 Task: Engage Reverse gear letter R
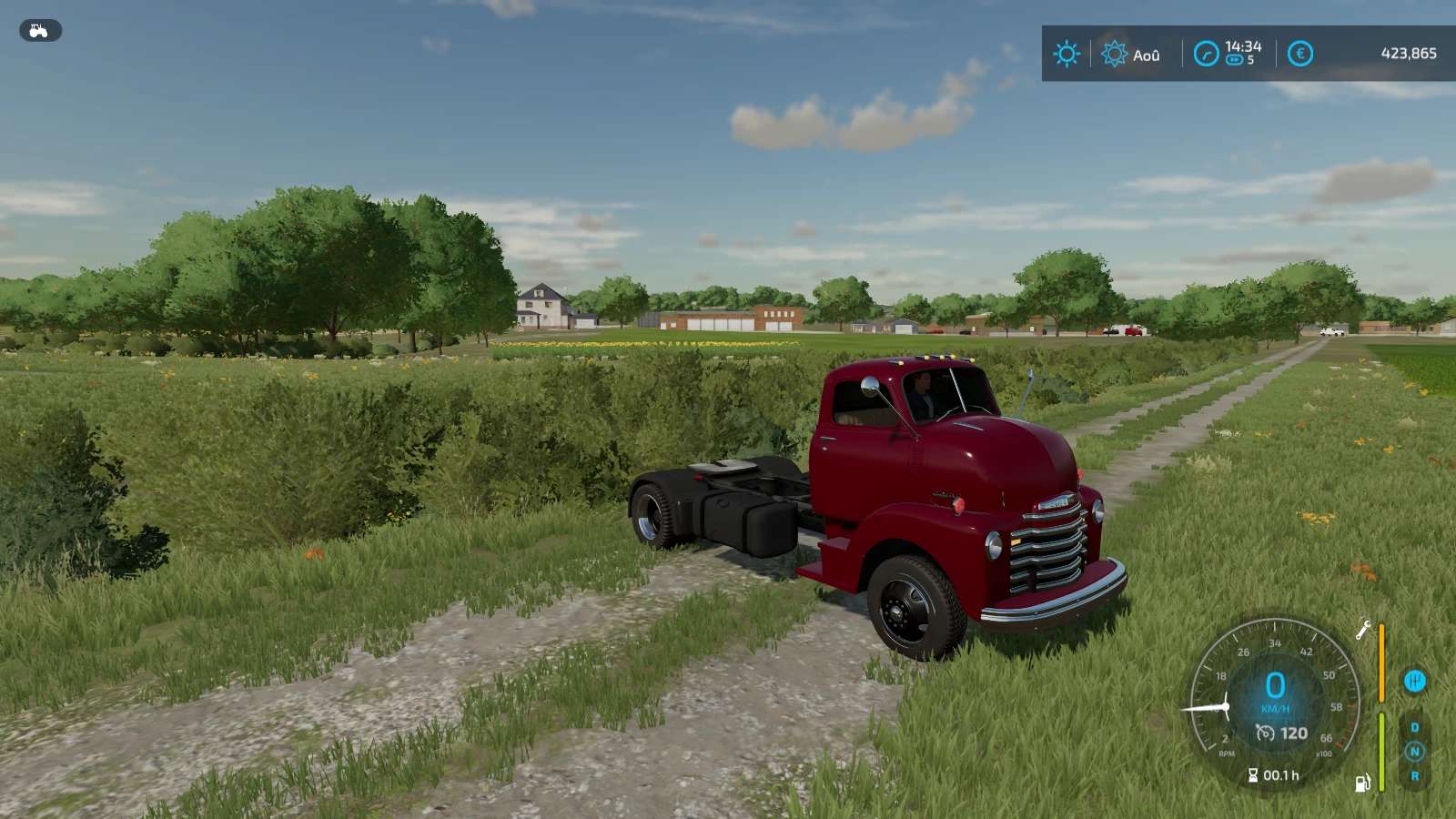coord(1415,776)
